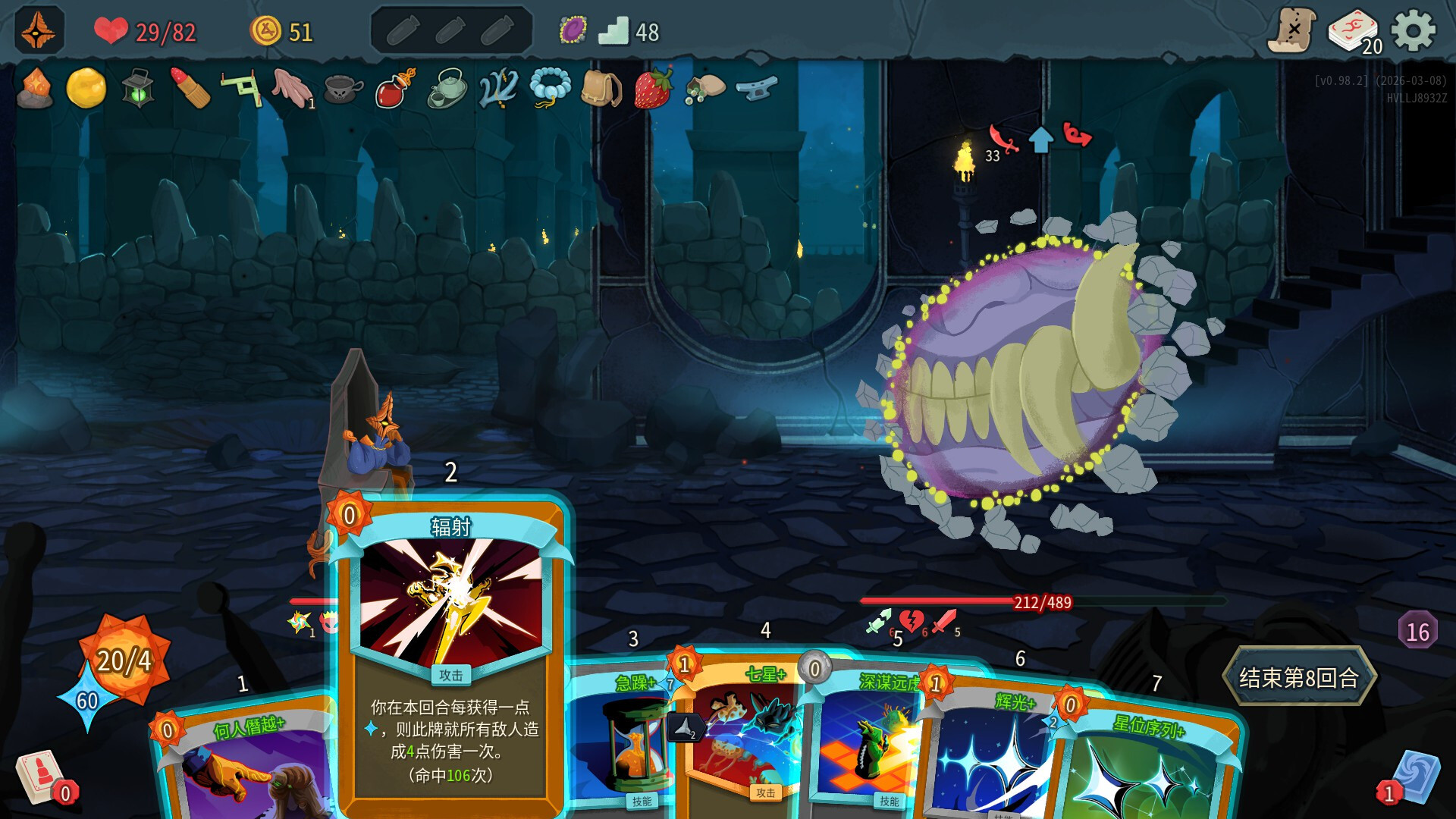This screenshot has height=819, width=1456.
Task: Click the character emblem in top-left corner
Action: click(x=39, y=30)
